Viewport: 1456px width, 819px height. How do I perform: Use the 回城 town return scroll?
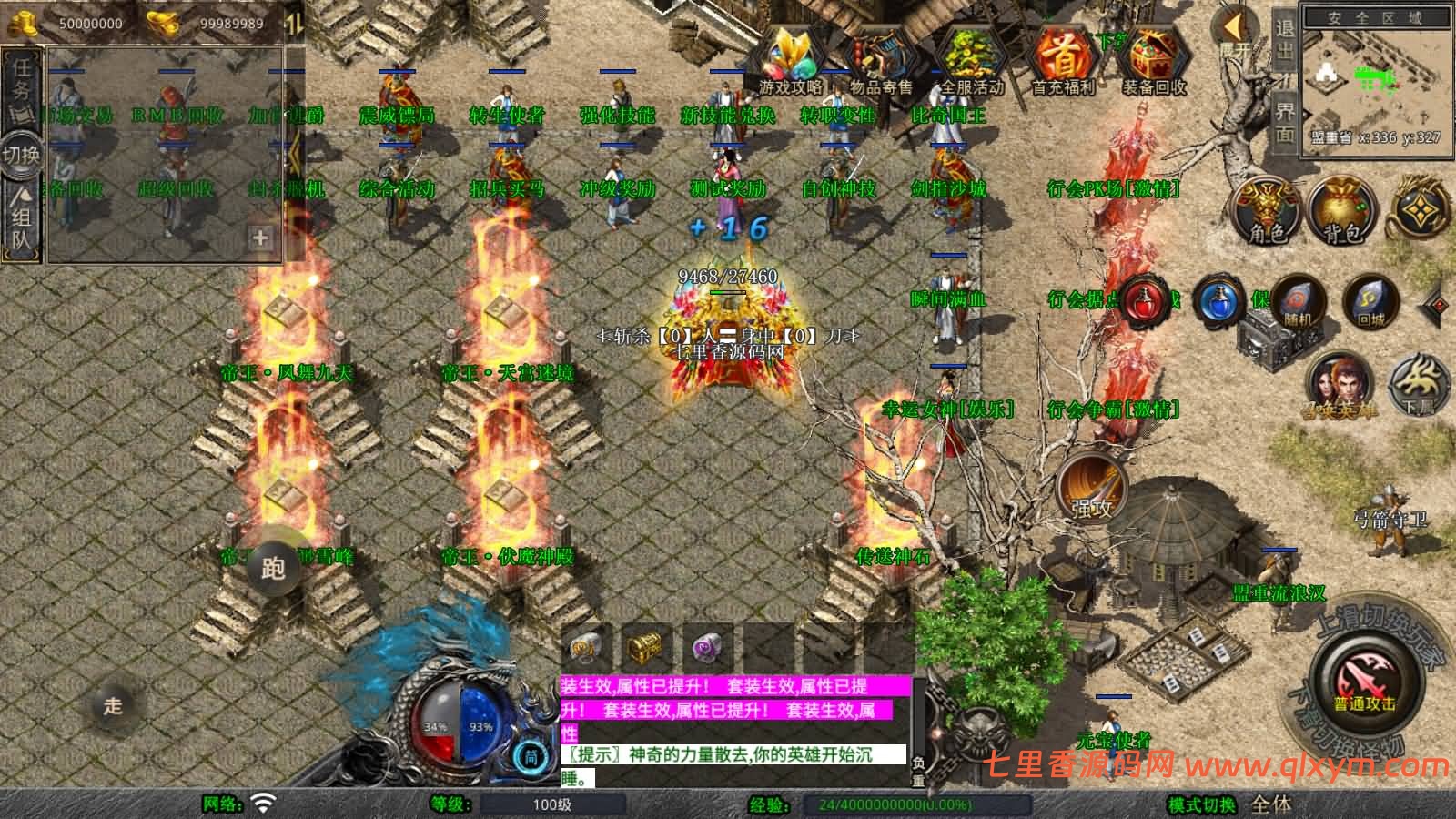pos(1370,303)
